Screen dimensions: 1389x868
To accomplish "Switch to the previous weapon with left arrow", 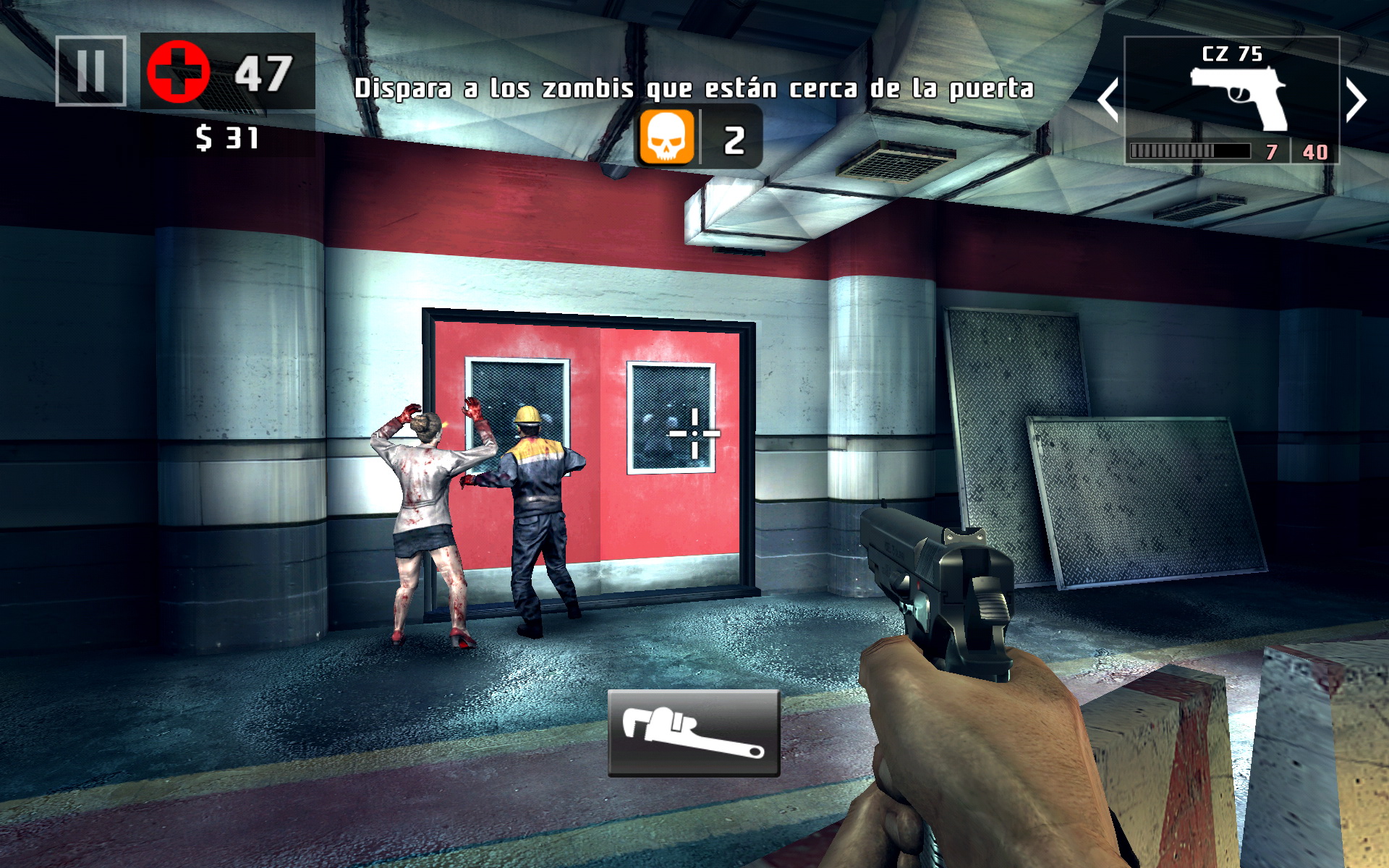I will pos(1108,100).
